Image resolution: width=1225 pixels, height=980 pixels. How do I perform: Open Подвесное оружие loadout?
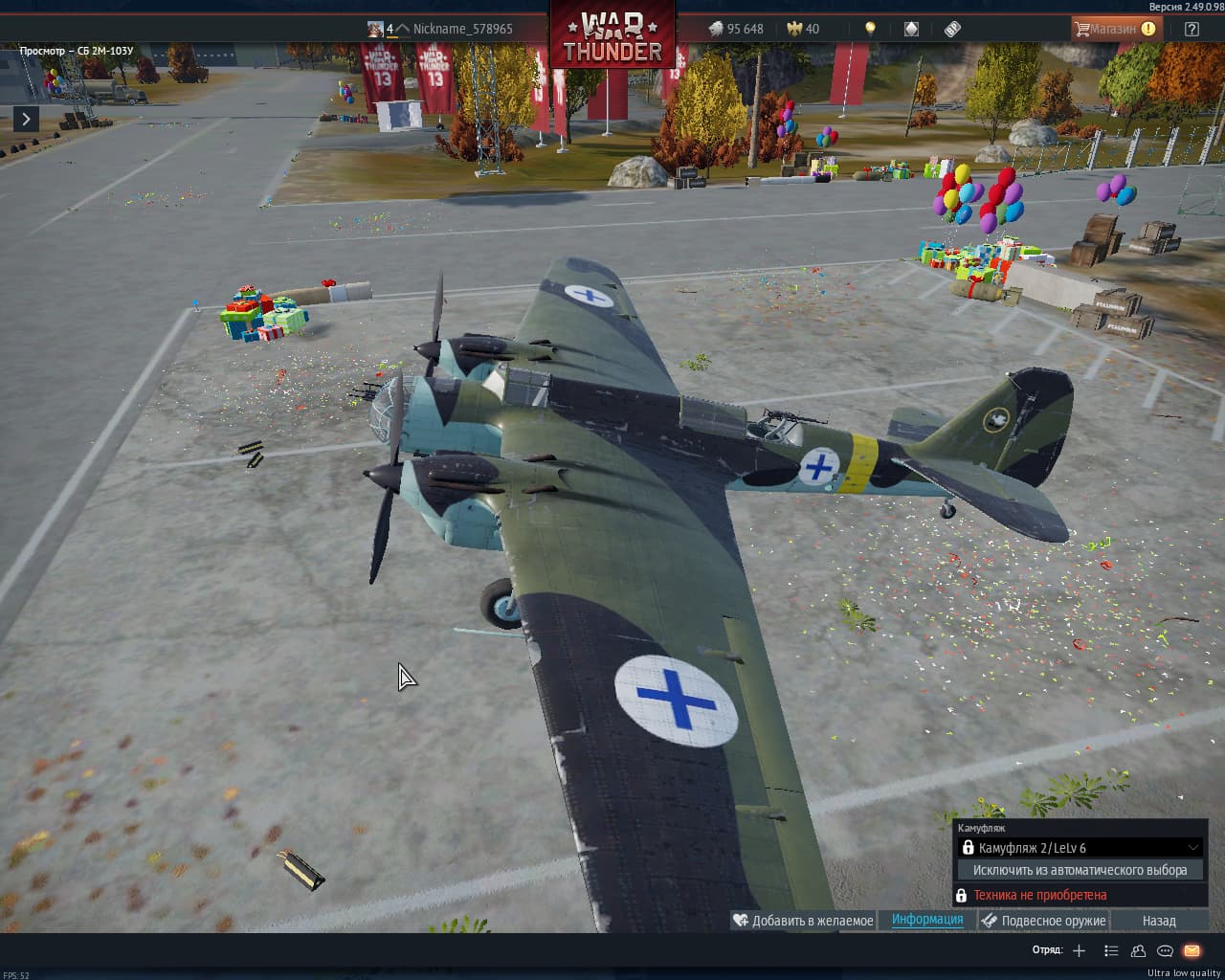[x=1044, y=921]
